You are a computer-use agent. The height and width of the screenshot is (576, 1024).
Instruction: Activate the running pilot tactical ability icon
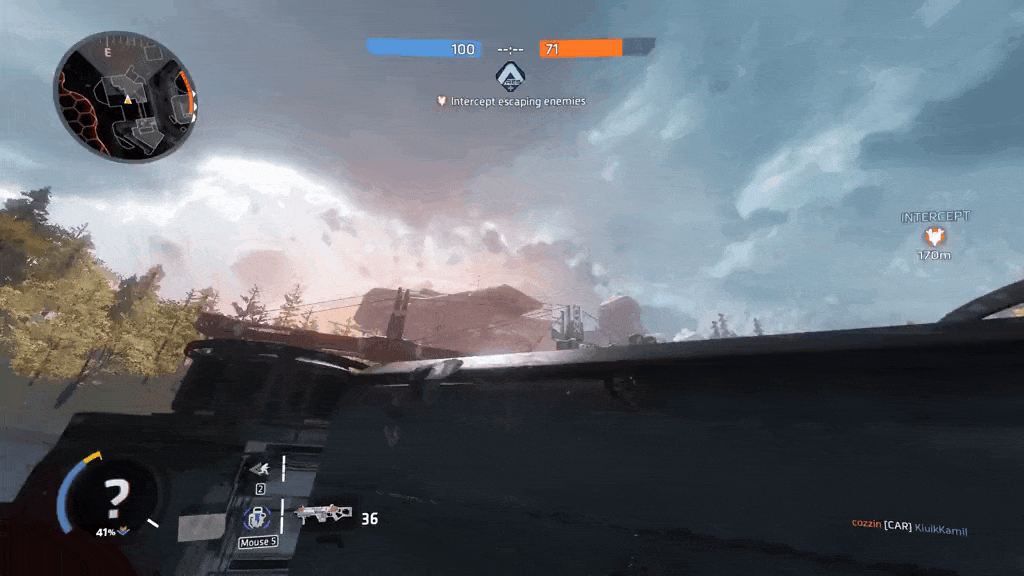click(x=258, y=468)
